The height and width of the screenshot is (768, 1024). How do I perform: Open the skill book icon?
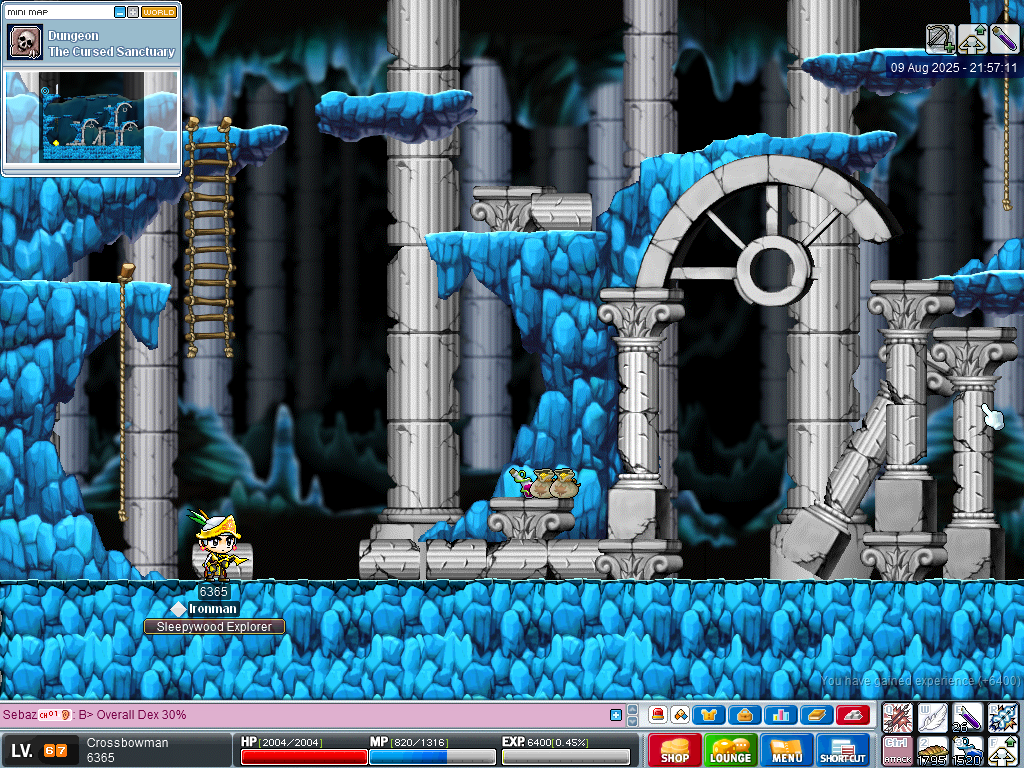(x=816, y=715)
